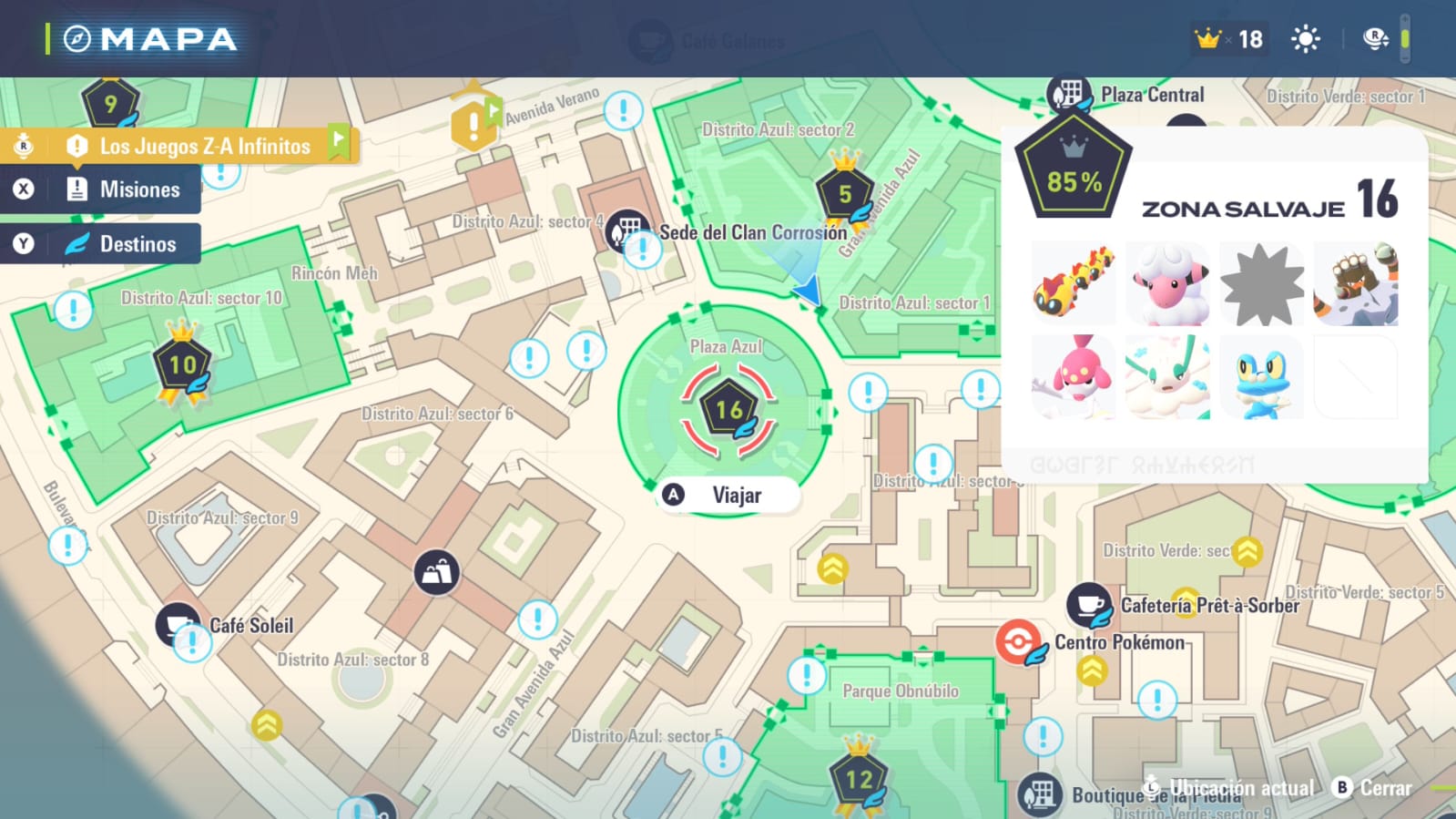The height and width of the screenshot is (819, 1456).
Task: Open the Misiones menu entry
Action: pyautogui.click(x=138, y=189)
